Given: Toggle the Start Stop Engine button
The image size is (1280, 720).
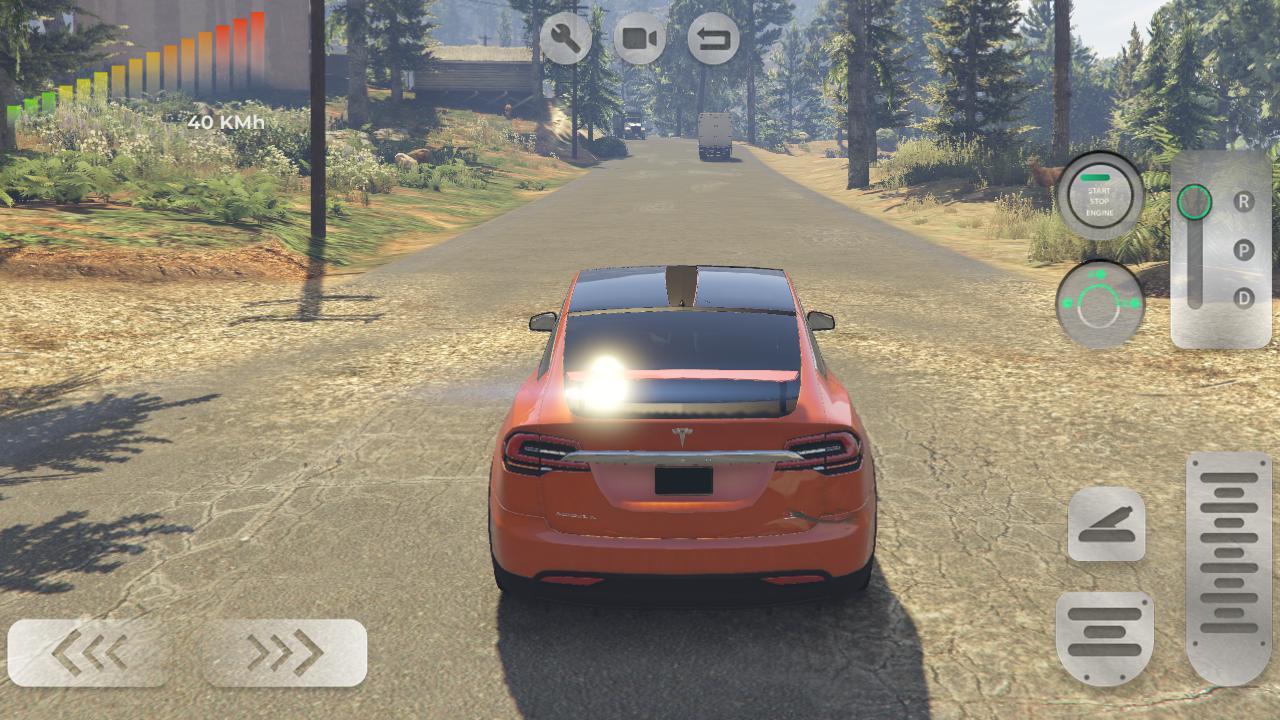Looking at the screenshot, I should coord(1099,196).
